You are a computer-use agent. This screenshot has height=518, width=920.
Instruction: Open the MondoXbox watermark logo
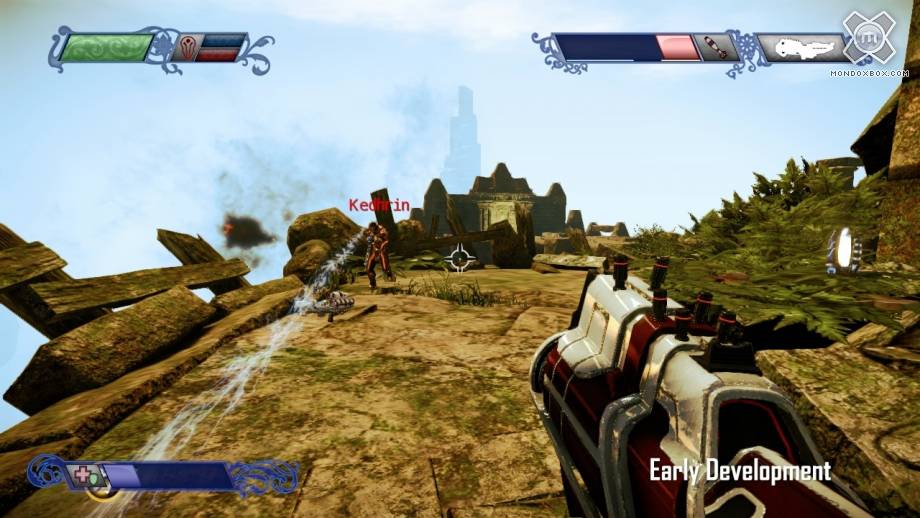pyautogui.click(x=867, y=39)
